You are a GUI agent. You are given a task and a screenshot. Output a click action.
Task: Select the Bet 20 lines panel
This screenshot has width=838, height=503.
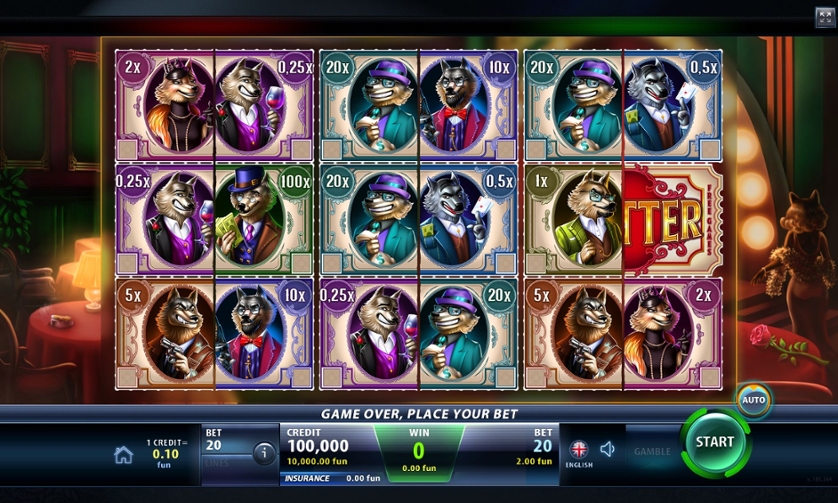[x=224, y=452]
